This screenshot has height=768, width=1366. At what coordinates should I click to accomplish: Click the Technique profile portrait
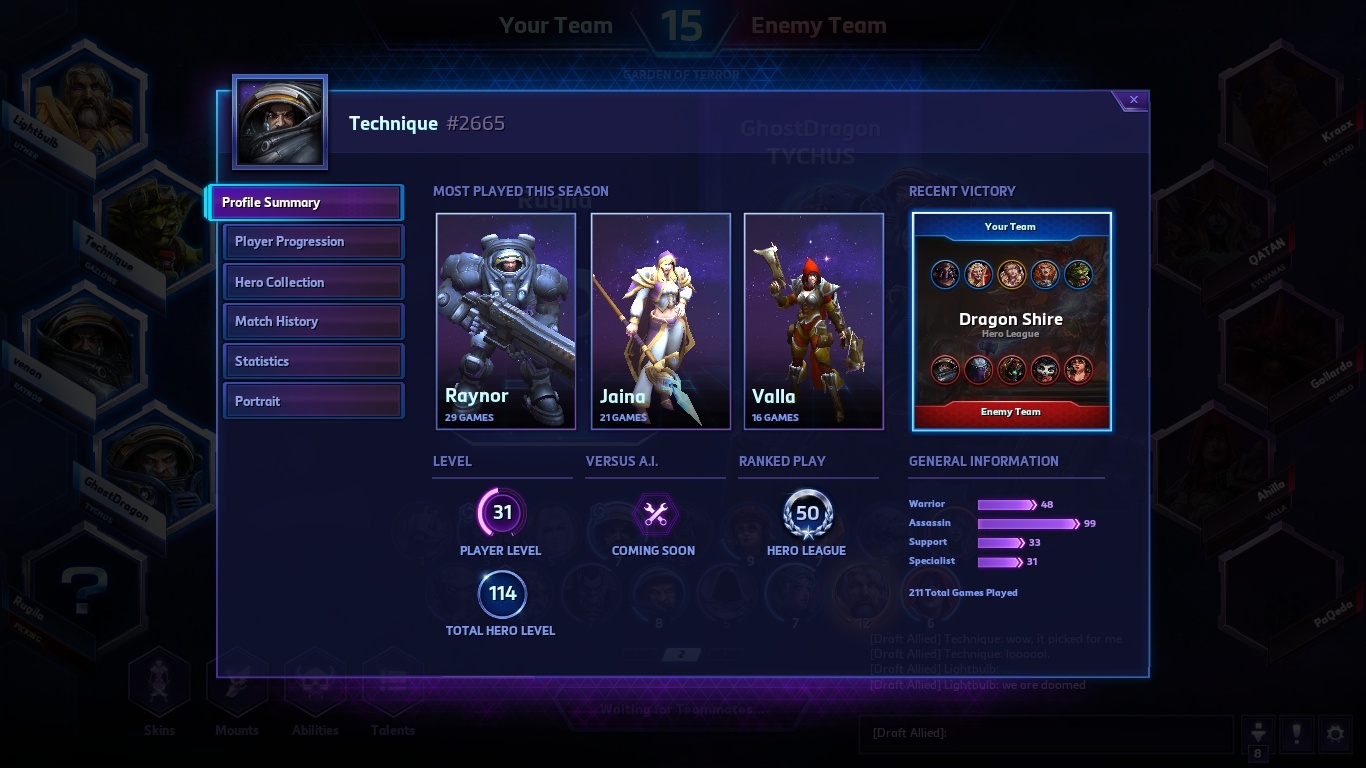pos(280,122)
